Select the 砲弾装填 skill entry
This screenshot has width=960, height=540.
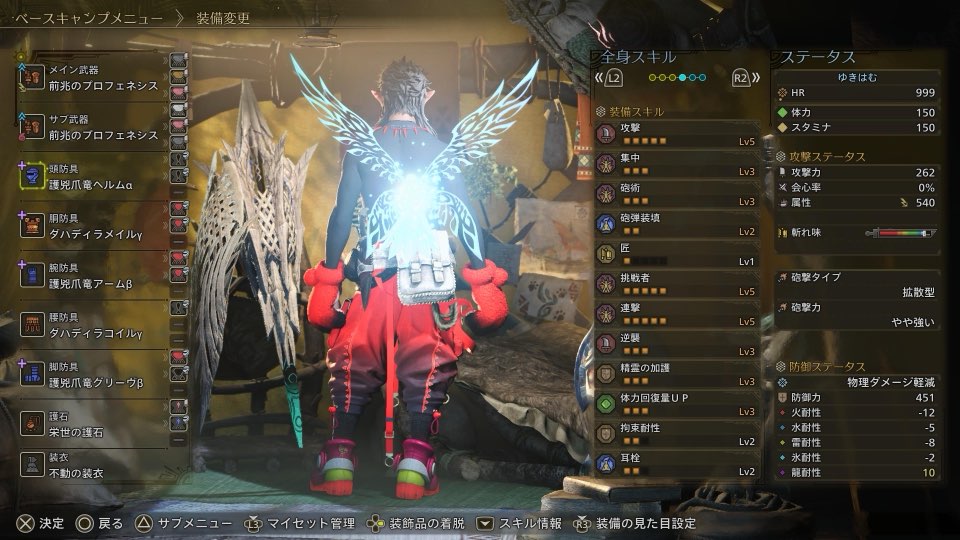coord(678,224)
